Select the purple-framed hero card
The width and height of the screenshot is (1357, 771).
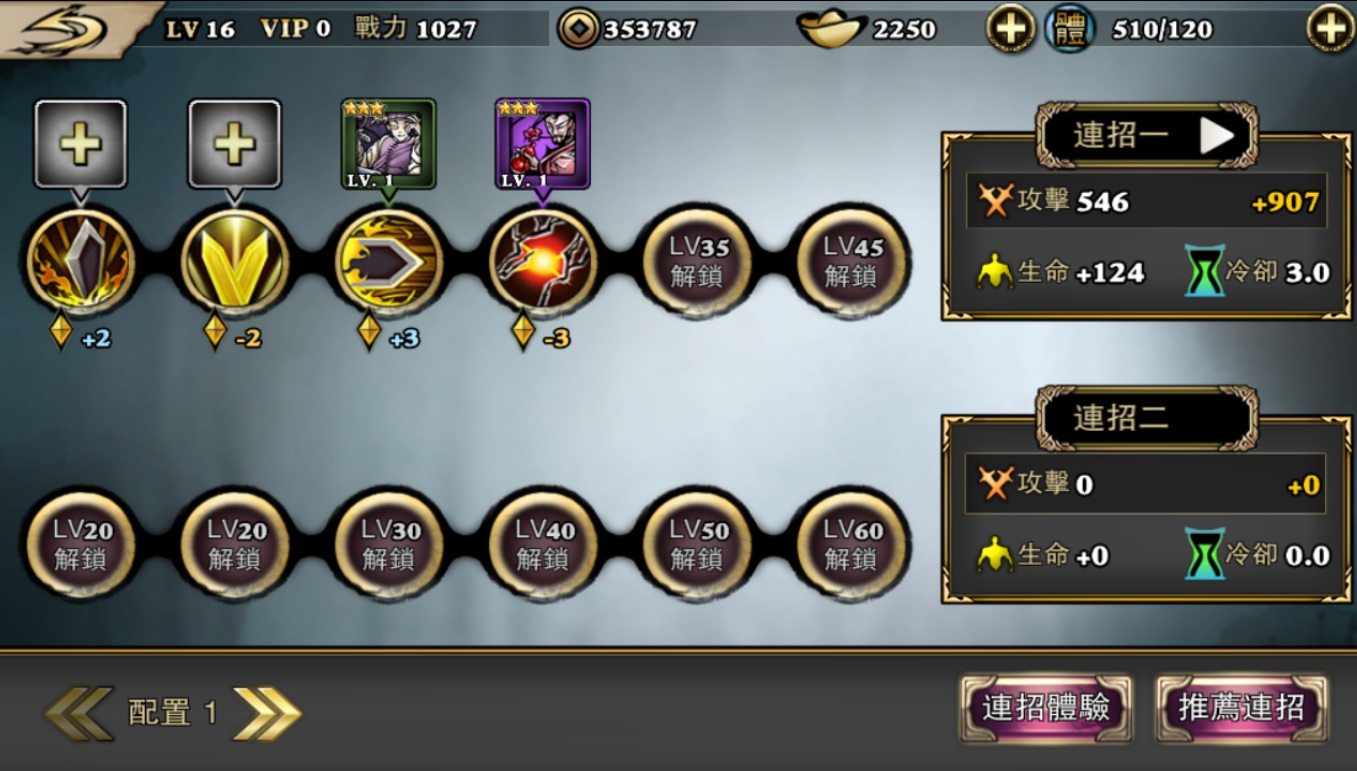[x=542, y=144]
